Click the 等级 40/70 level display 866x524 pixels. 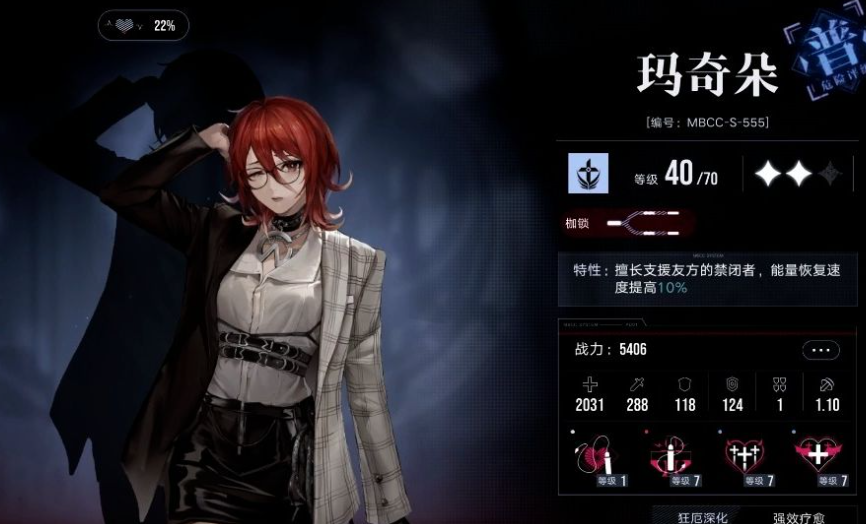pyautogui.click(x=676, y=176)
